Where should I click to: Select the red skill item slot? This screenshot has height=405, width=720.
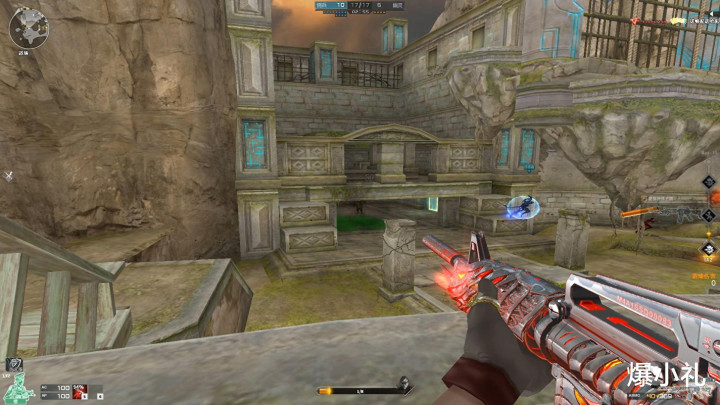click(x=79, y=389)
